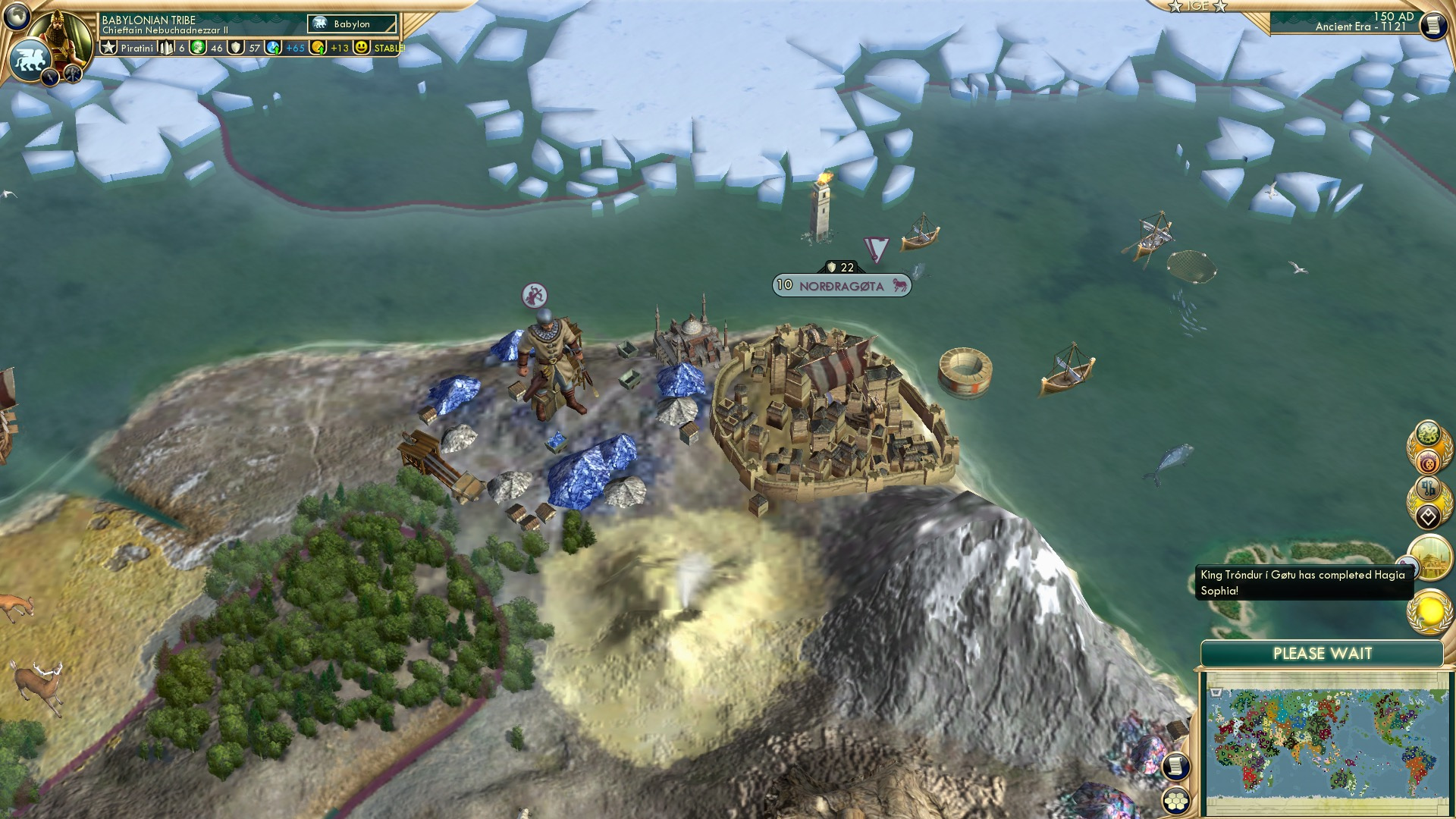1456x819 pixels.
Task: Toggle the map options scroll beside minimap
Action: (1175, 767)
